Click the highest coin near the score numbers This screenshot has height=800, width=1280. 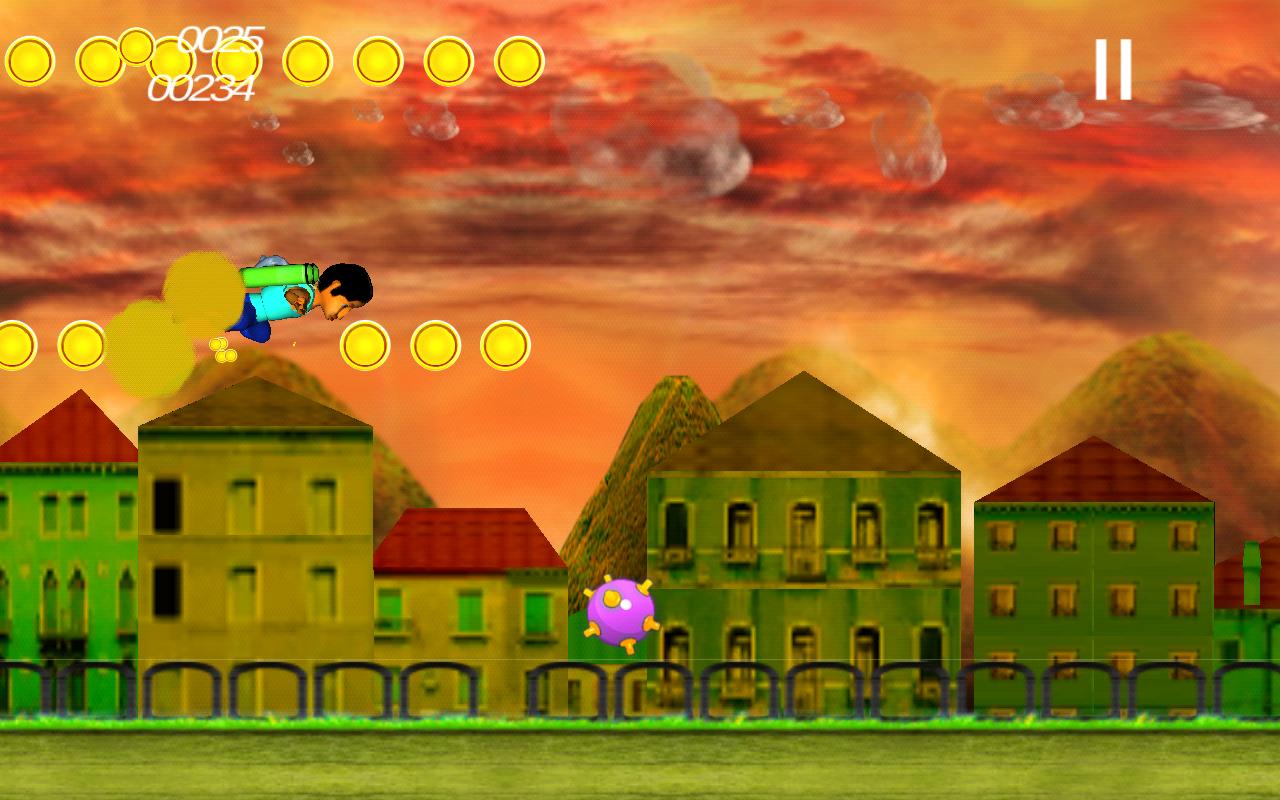point(135,47)
